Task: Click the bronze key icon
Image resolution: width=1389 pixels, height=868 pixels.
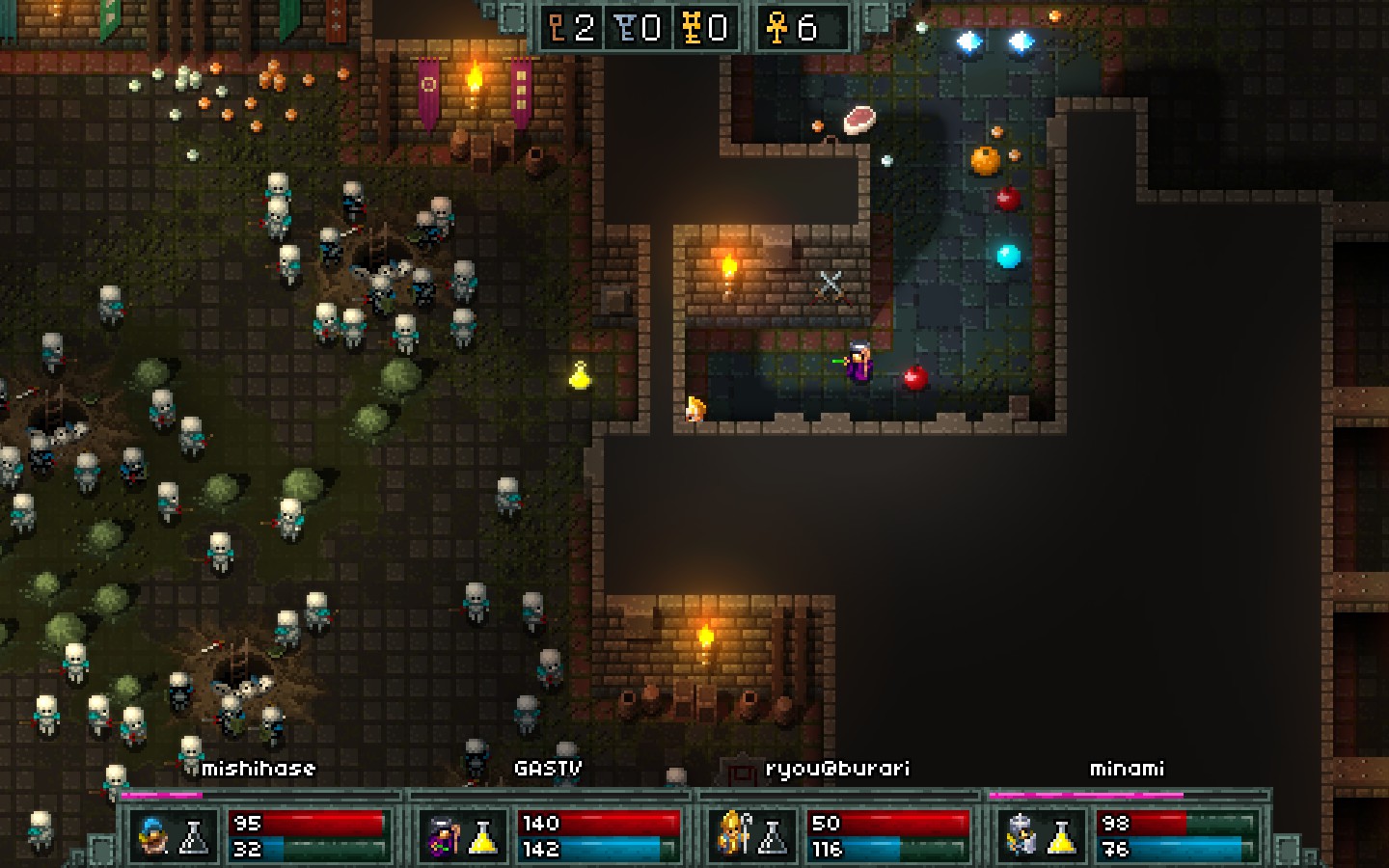Action: 558,28
